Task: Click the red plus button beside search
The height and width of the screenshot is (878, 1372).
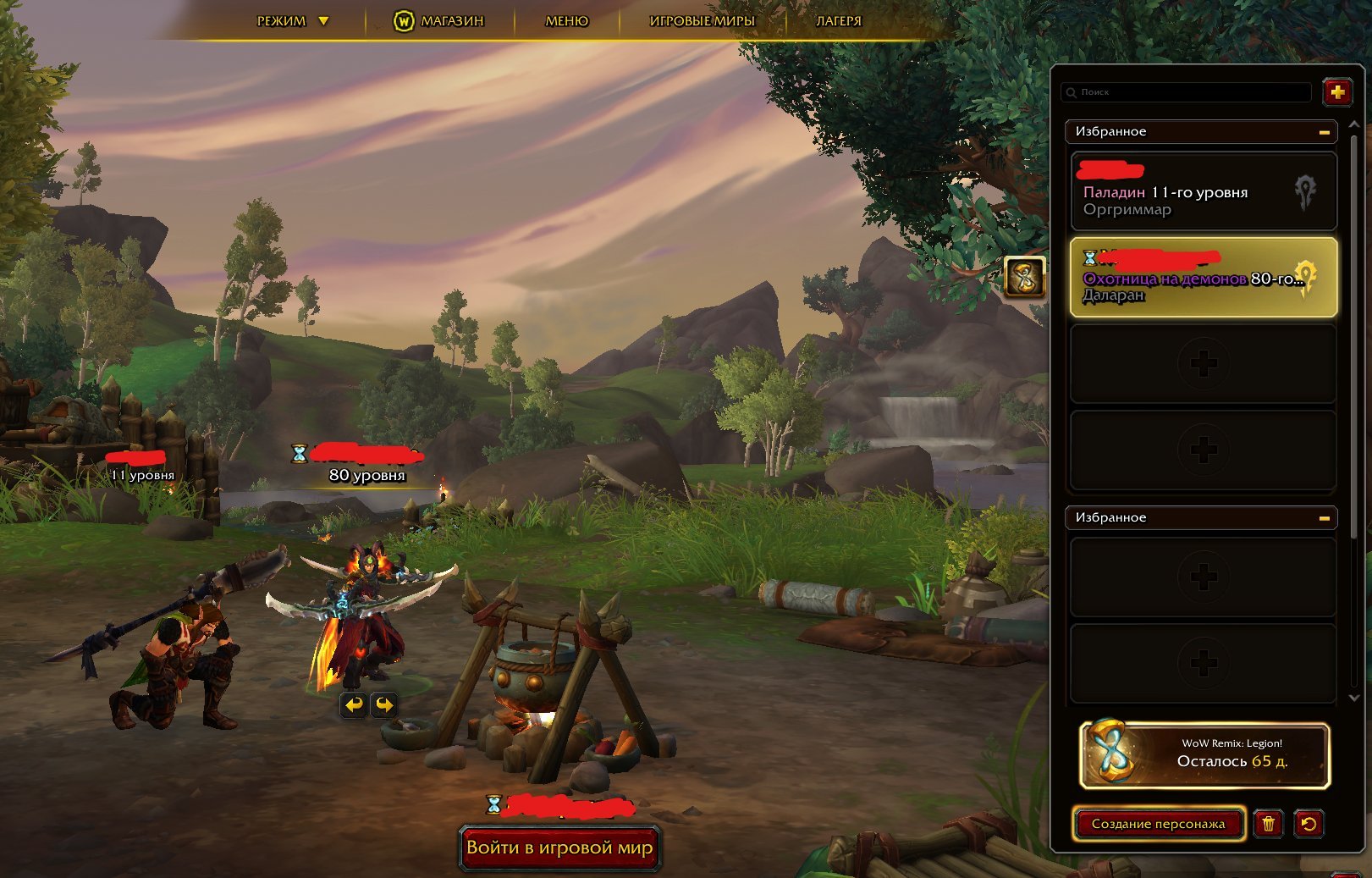Action: coord(1336,92)
